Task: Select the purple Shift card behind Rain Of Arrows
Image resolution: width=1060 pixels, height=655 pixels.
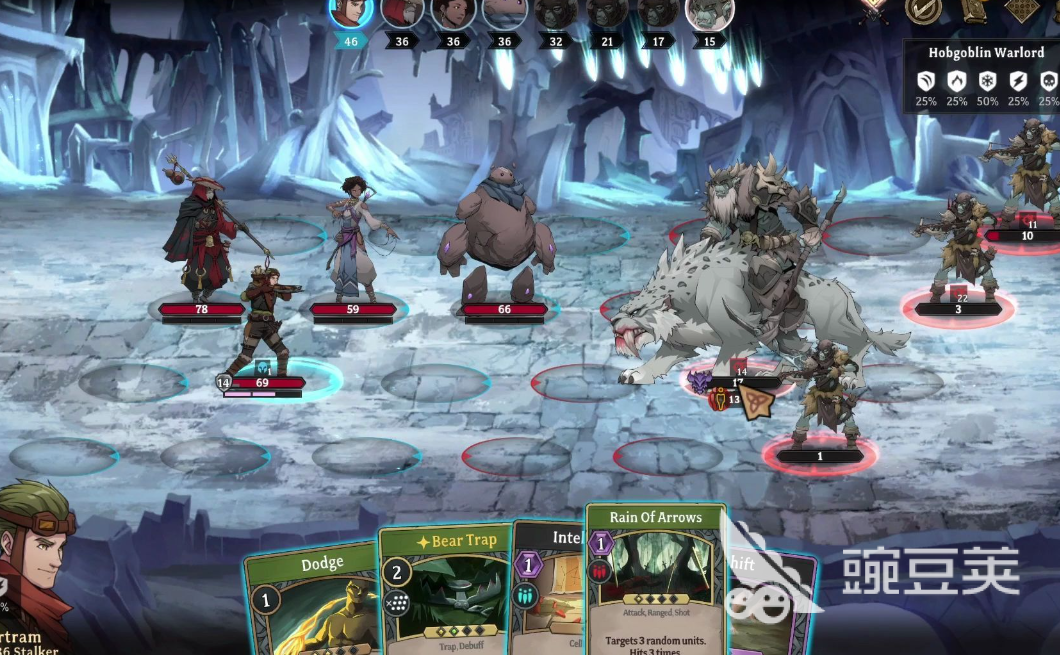Action: point(768,600)
